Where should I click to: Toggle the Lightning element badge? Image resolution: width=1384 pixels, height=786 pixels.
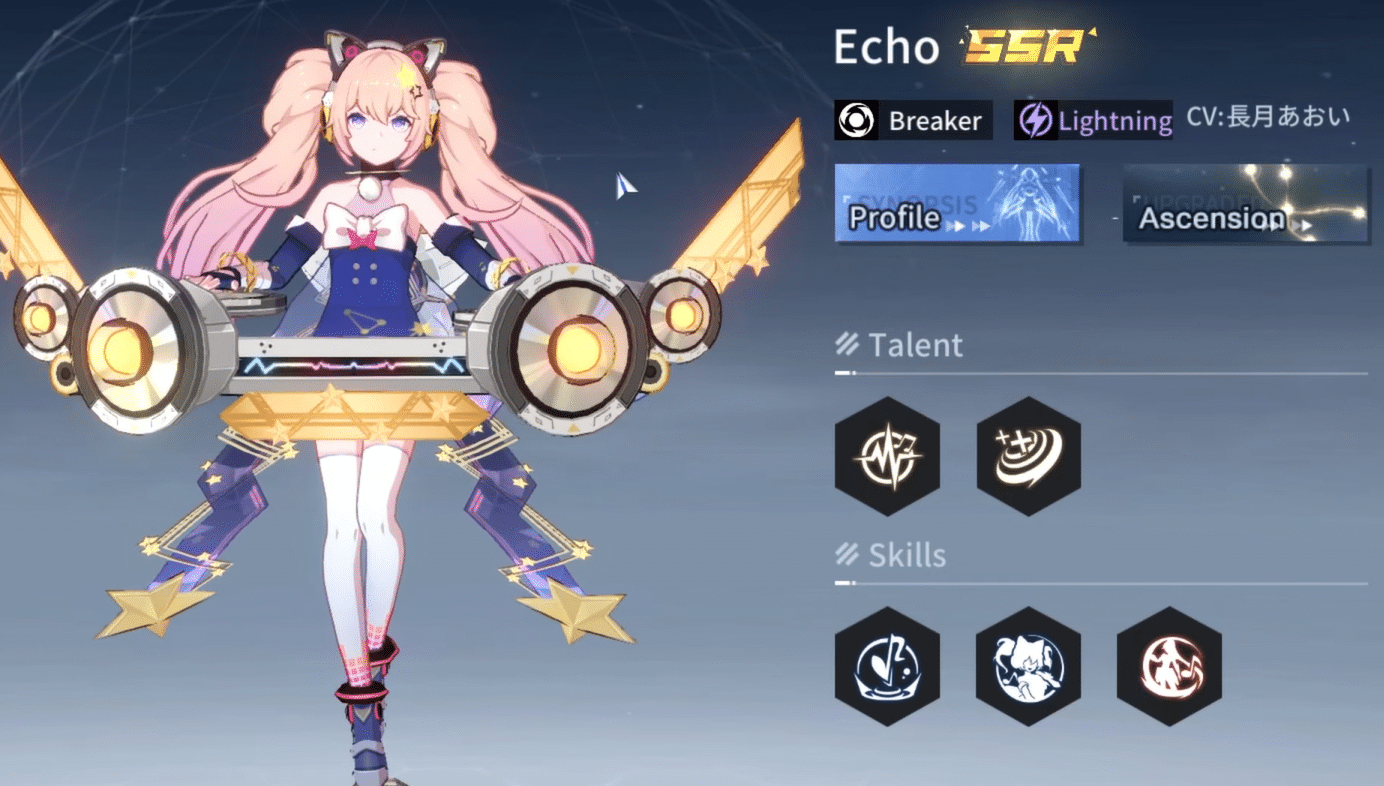point(1092,120)
